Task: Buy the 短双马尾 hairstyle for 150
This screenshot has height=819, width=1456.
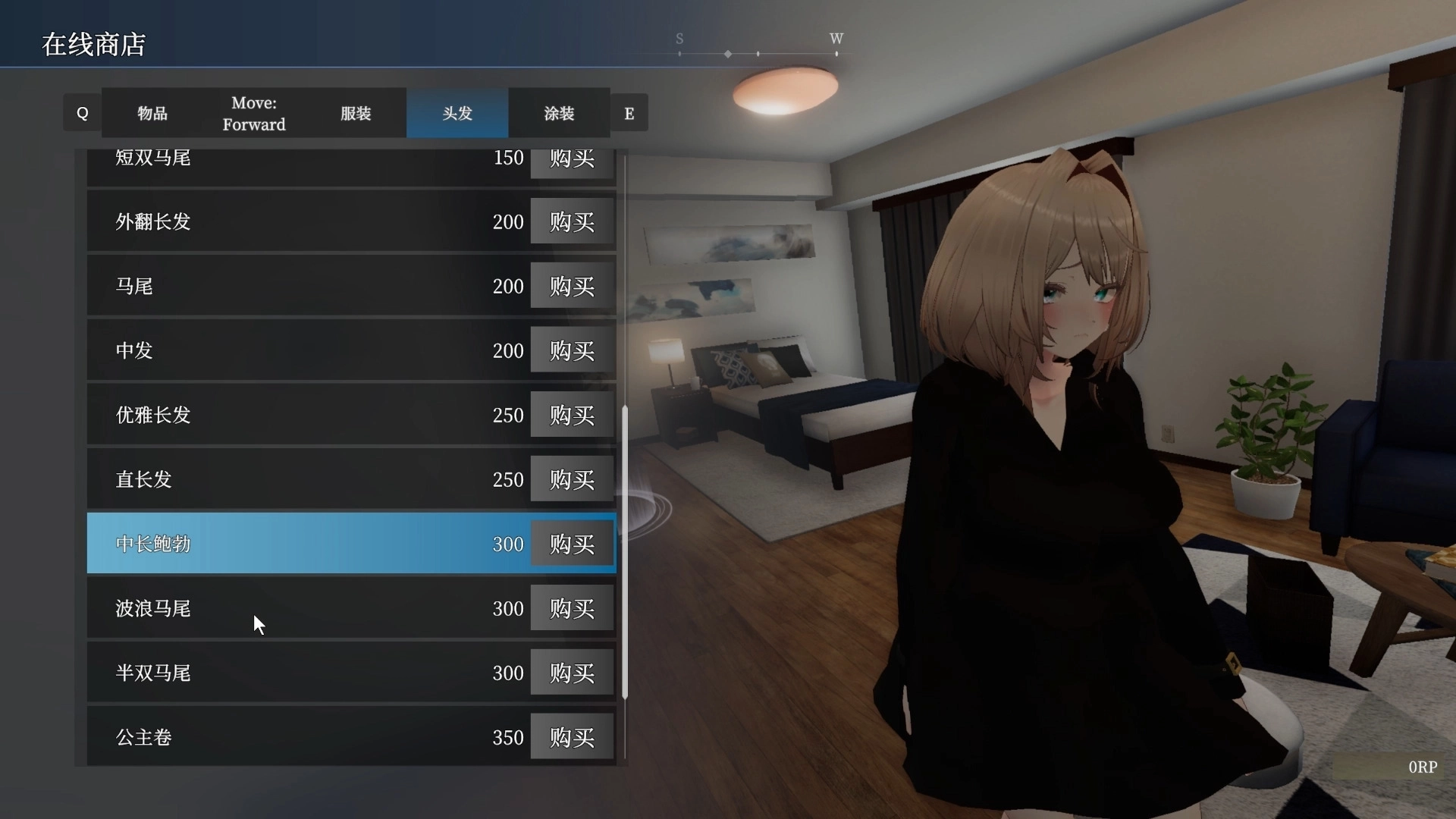Action: pyautogui.click(x=571, y=159)
